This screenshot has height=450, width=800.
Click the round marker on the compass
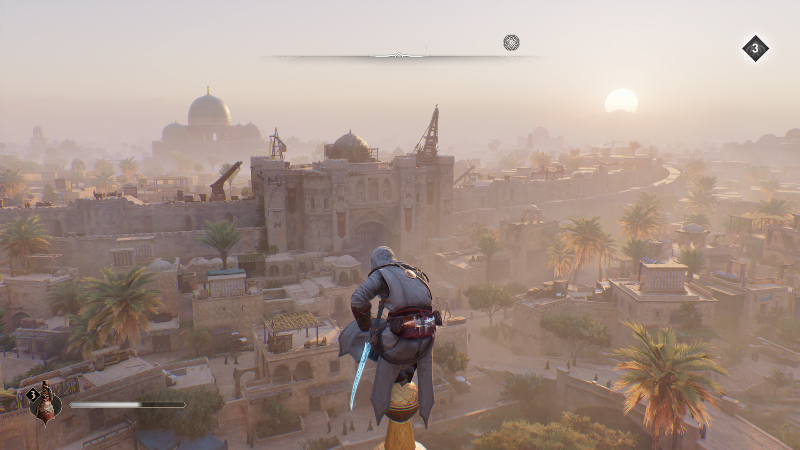pyautogui.click(x=511, y=42)
